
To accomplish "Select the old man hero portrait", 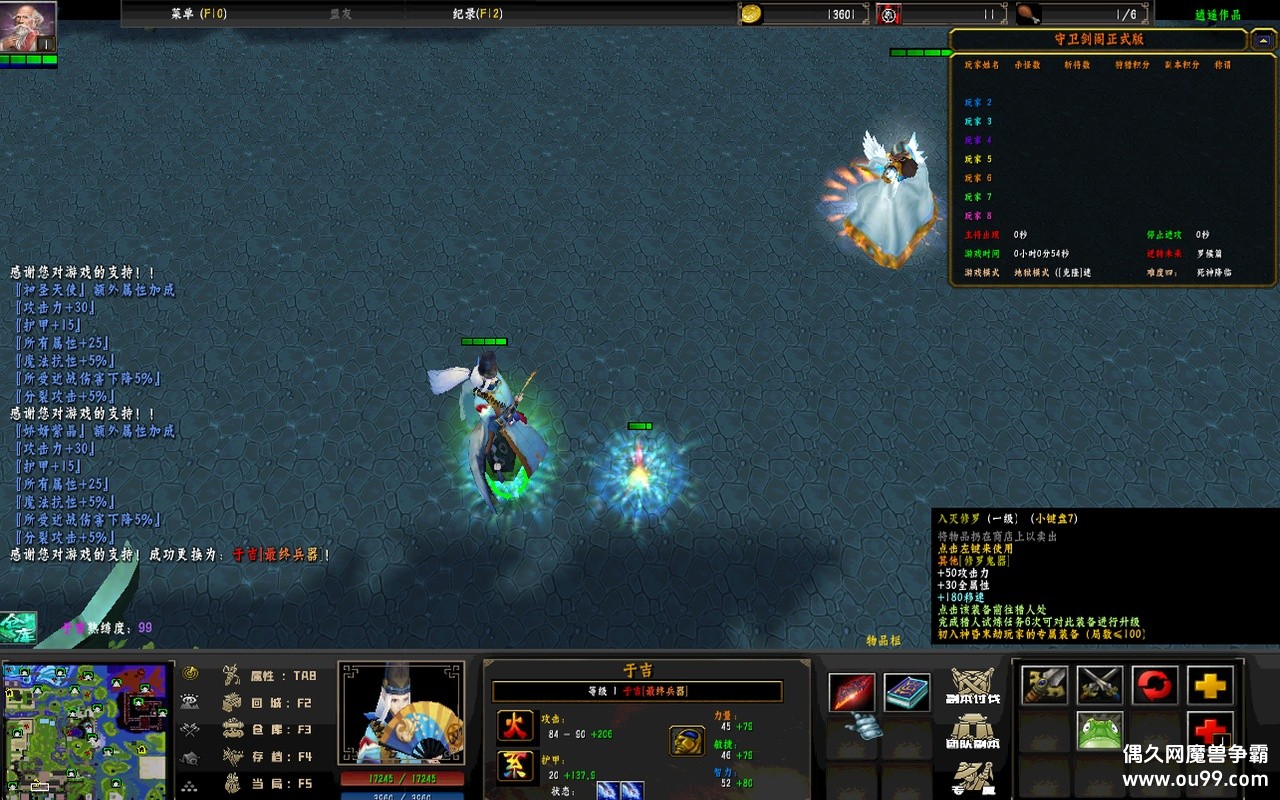I will (27, 27).
